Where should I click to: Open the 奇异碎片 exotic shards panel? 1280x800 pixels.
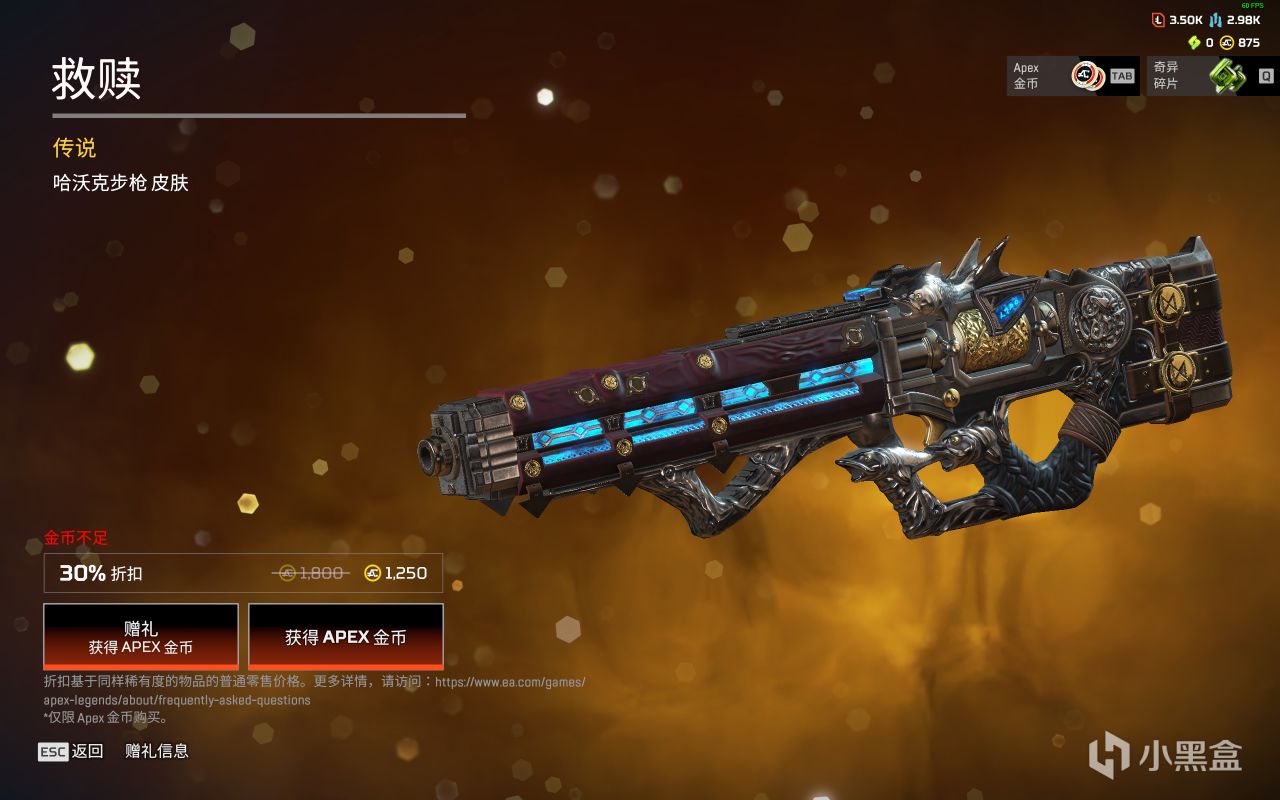[x=1211, y=76]
